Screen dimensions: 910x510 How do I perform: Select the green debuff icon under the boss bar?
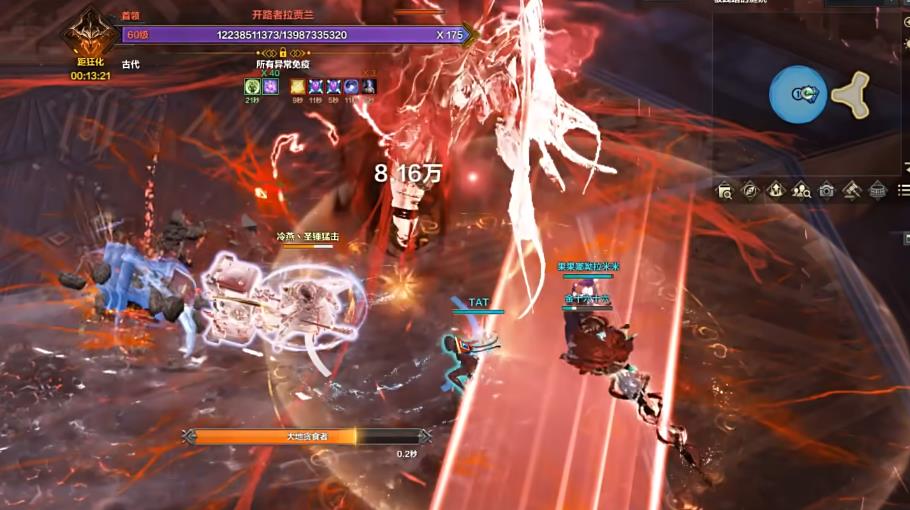(252, 87)
